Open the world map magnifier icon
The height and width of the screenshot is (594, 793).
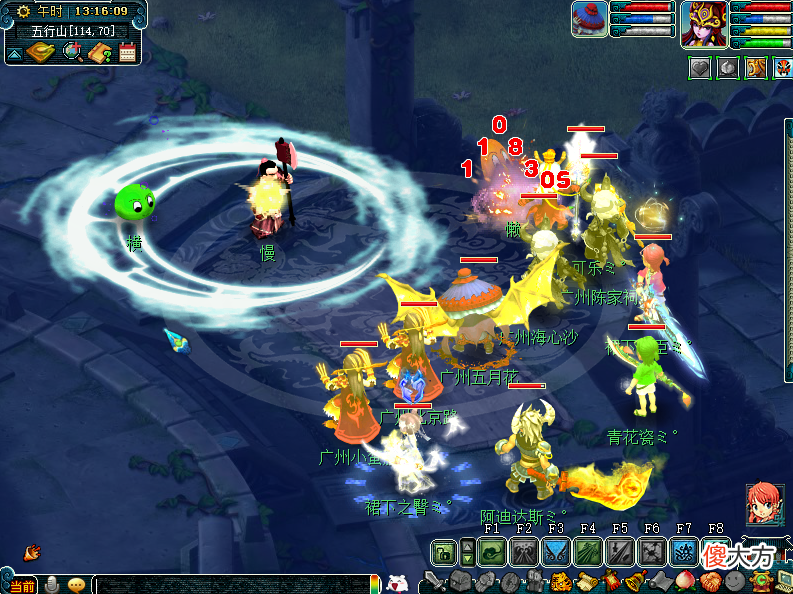point(73,52)
